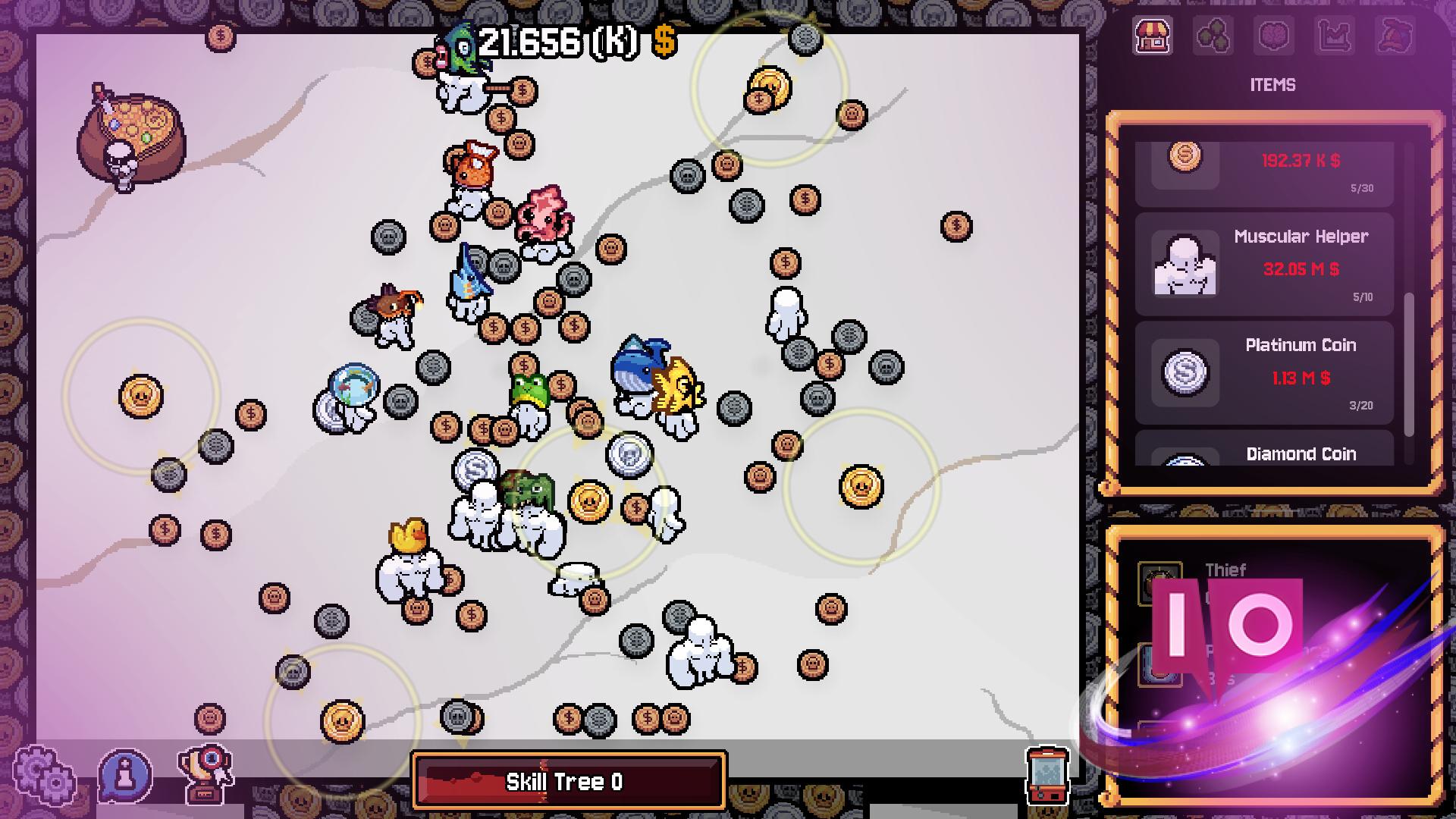Select the Diamond Coin list entry
The image size is (1456, 819).
tap(1301, 455)
